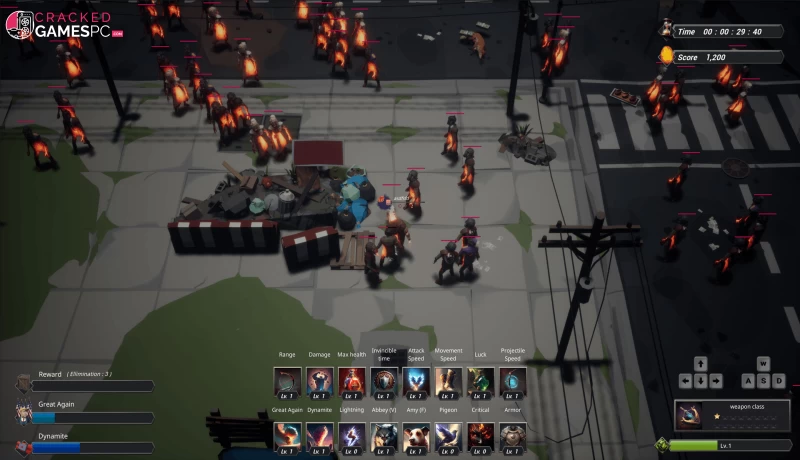Viewport: 800px width, 460px height.
Task: Click the Armor skill icon
Action: (x=513, y=436)
